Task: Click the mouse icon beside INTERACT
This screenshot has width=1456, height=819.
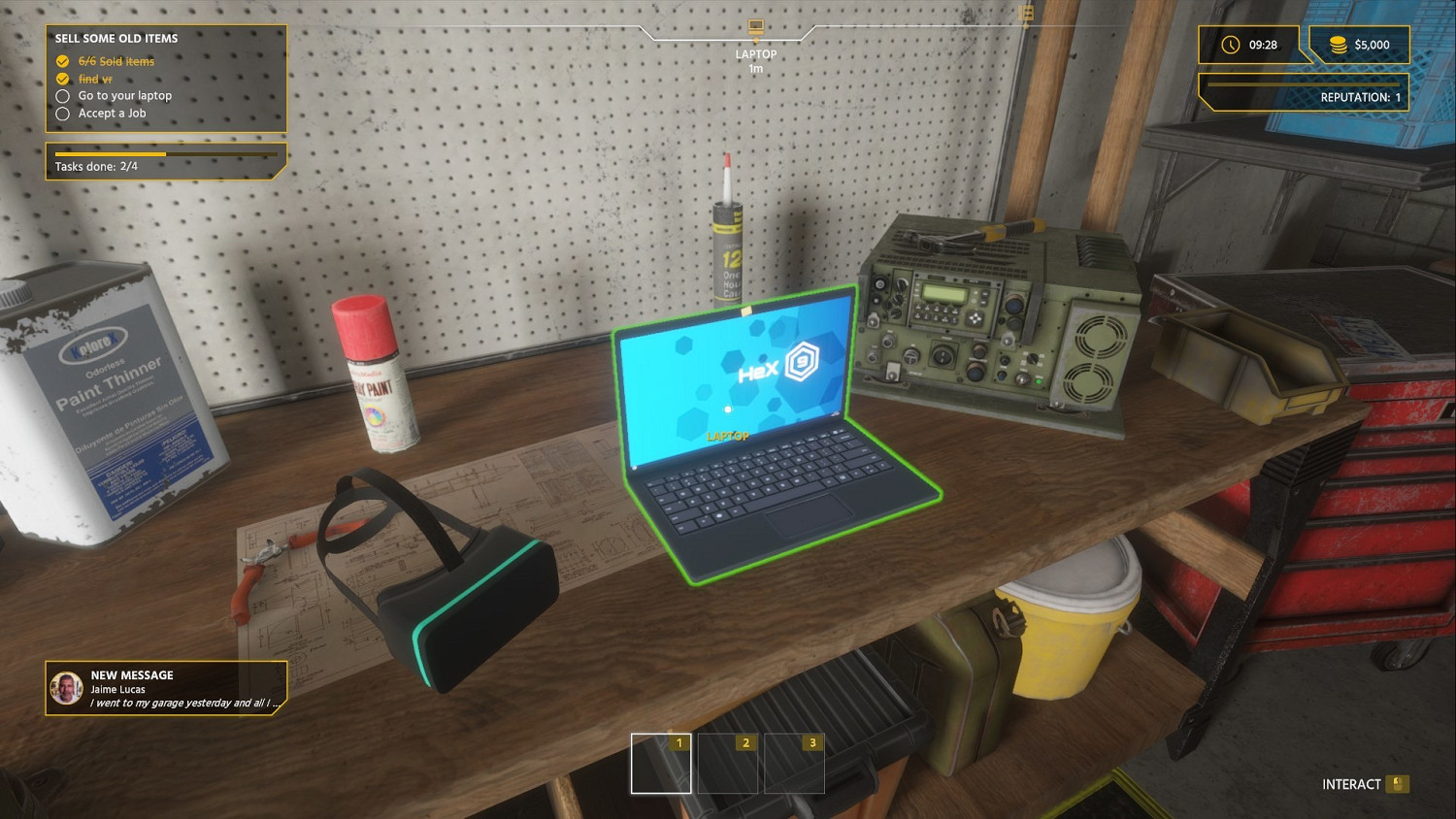Action: pos(1398,784)
